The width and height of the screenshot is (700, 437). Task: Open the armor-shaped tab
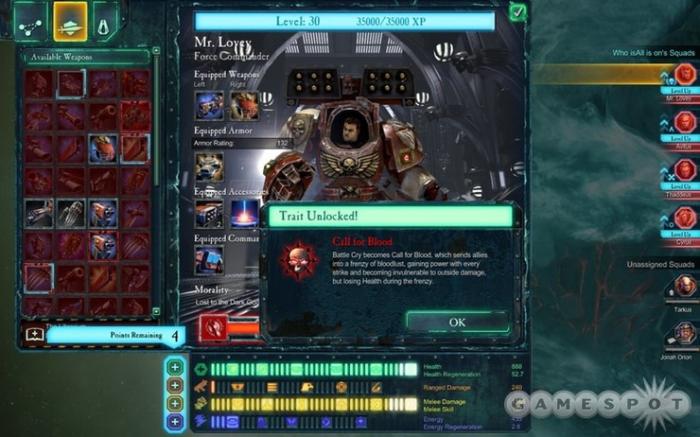[x=105, y=20]
